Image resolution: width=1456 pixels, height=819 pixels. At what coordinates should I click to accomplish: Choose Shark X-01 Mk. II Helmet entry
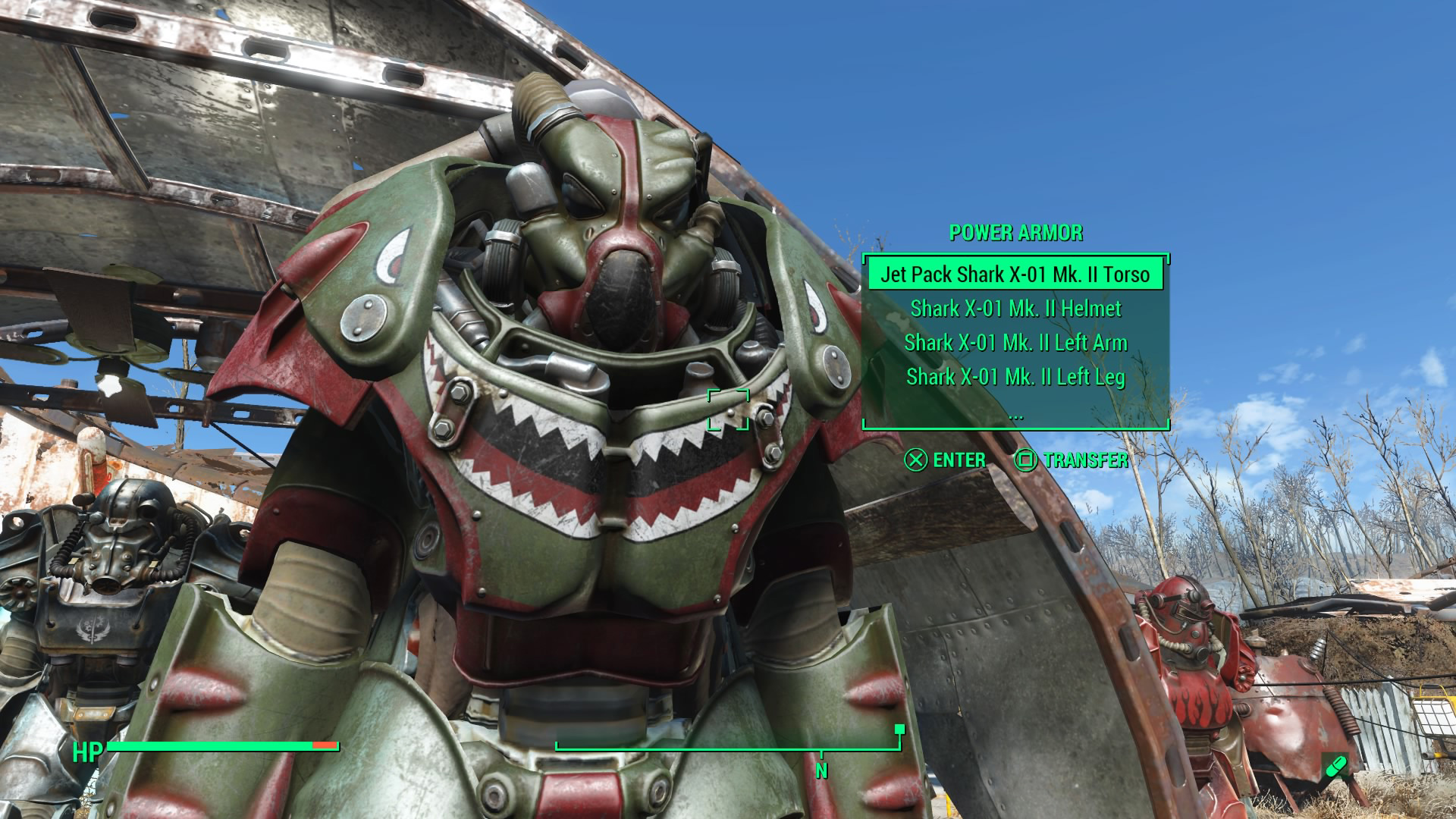[x=1015, y=309]
